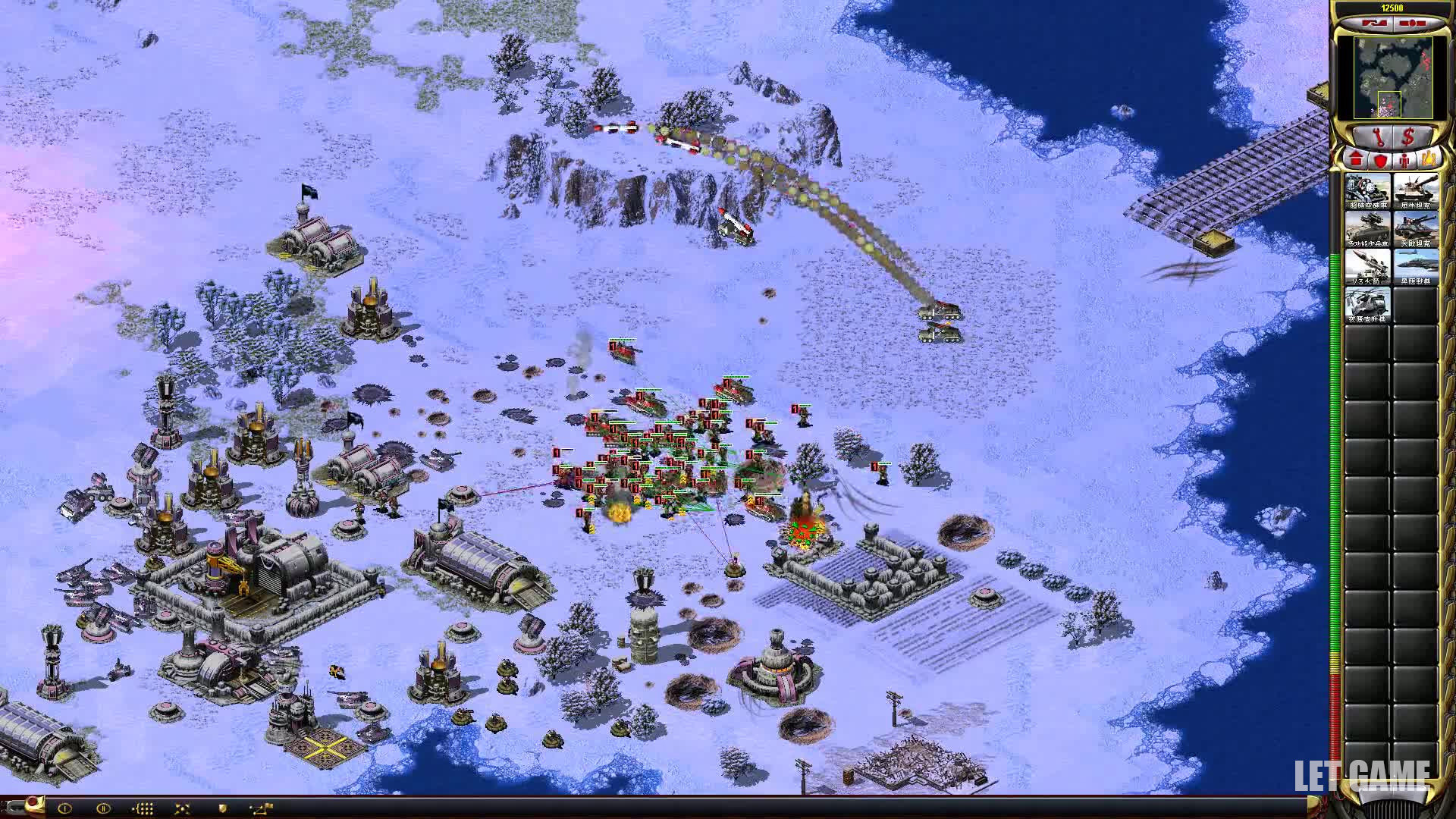Select team II on the command bar

103,808
